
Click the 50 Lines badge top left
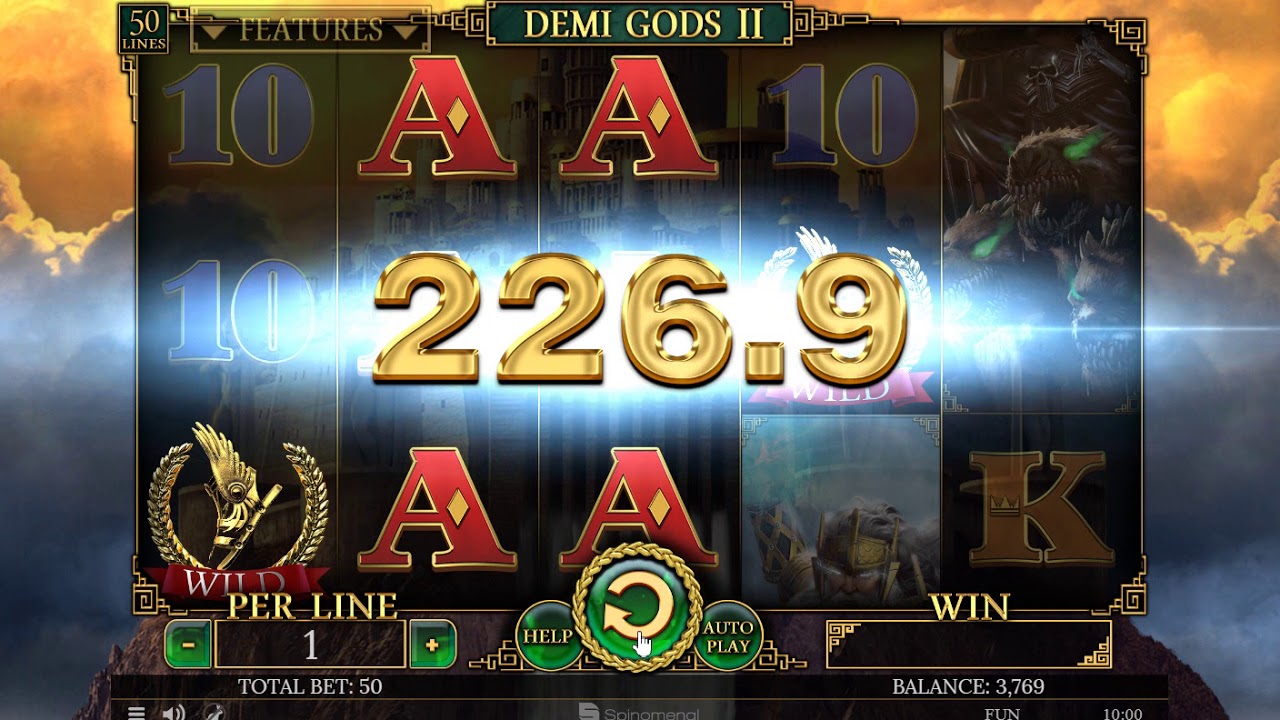pyautogui.click(x=143, y=22)
